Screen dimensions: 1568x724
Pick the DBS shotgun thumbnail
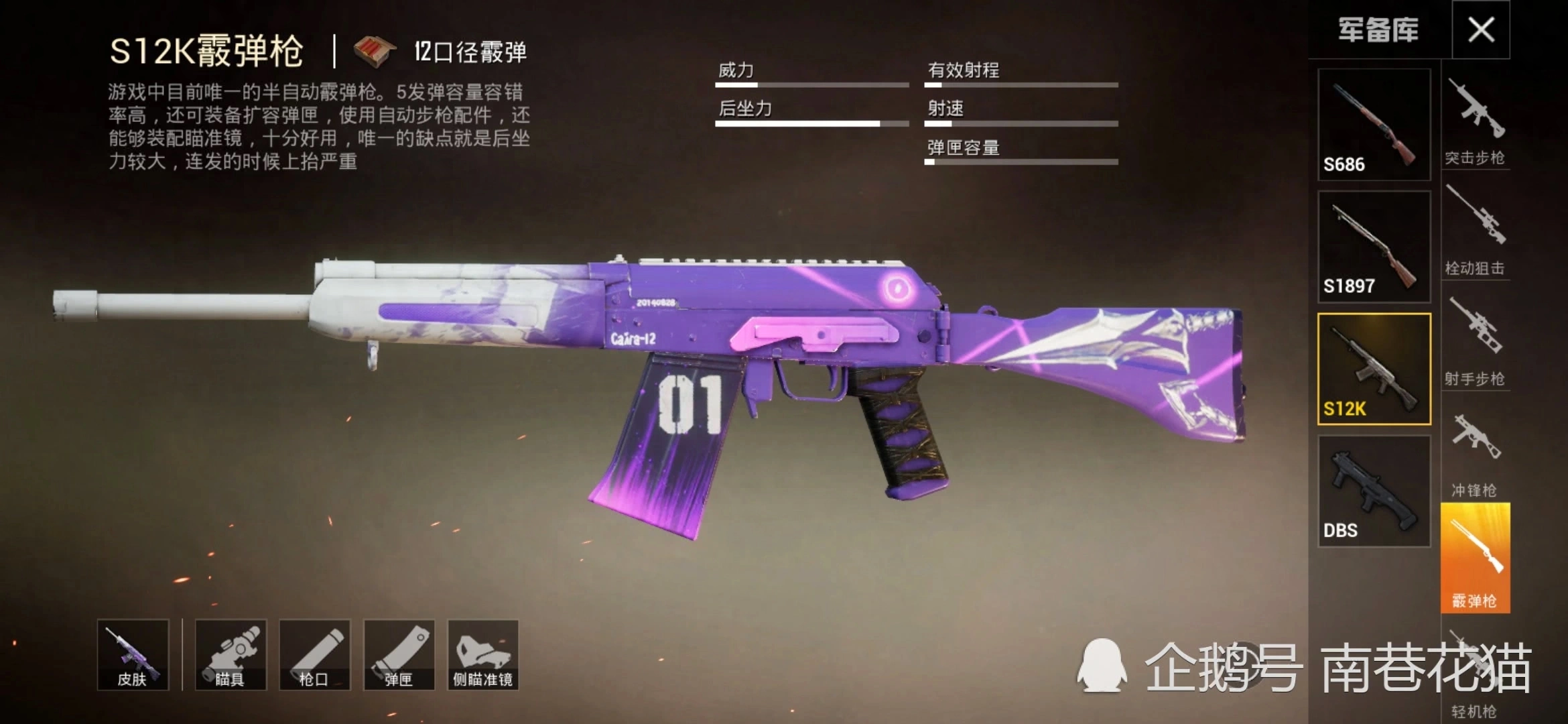[x=1374, y=491]
